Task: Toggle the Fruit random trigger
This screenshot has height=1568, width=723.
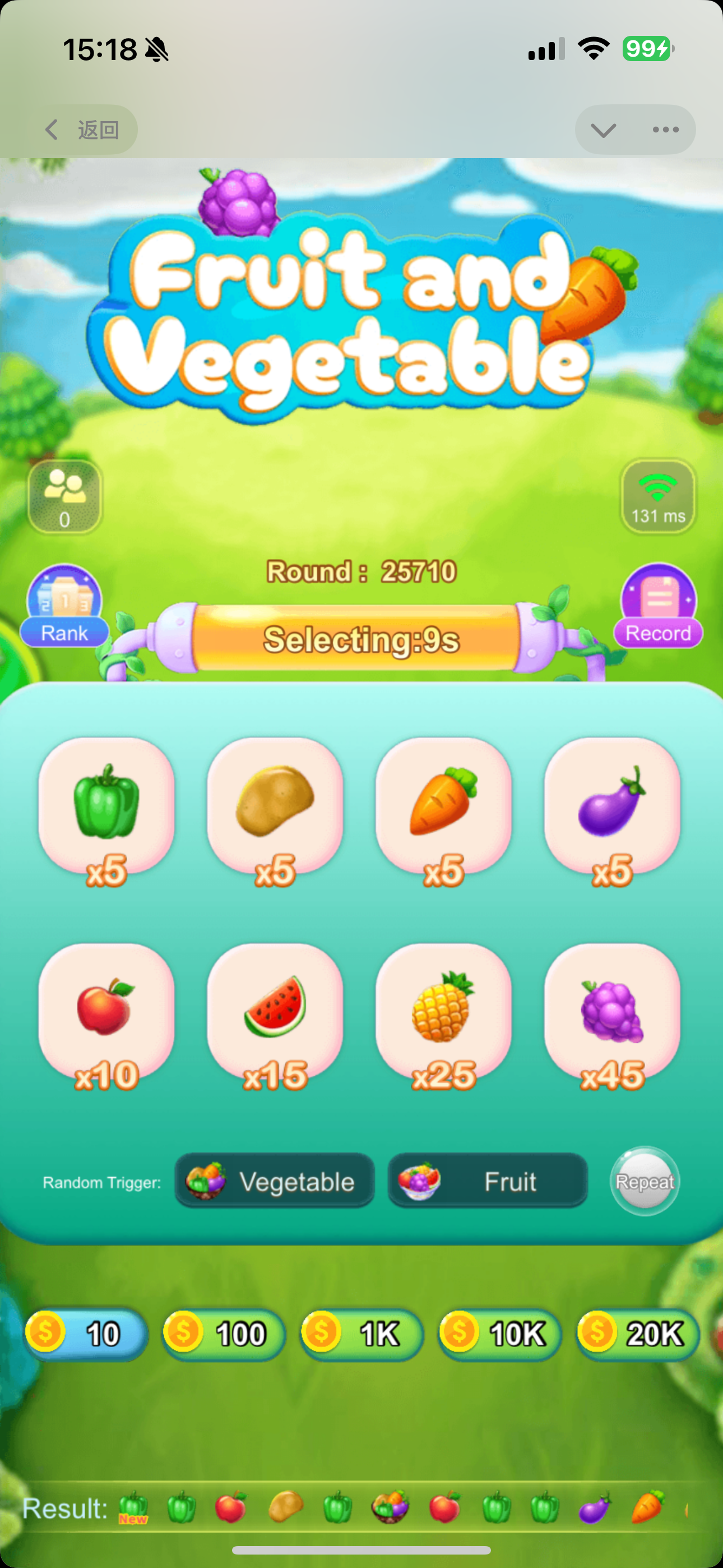Action: click(x=488, y=1182)
